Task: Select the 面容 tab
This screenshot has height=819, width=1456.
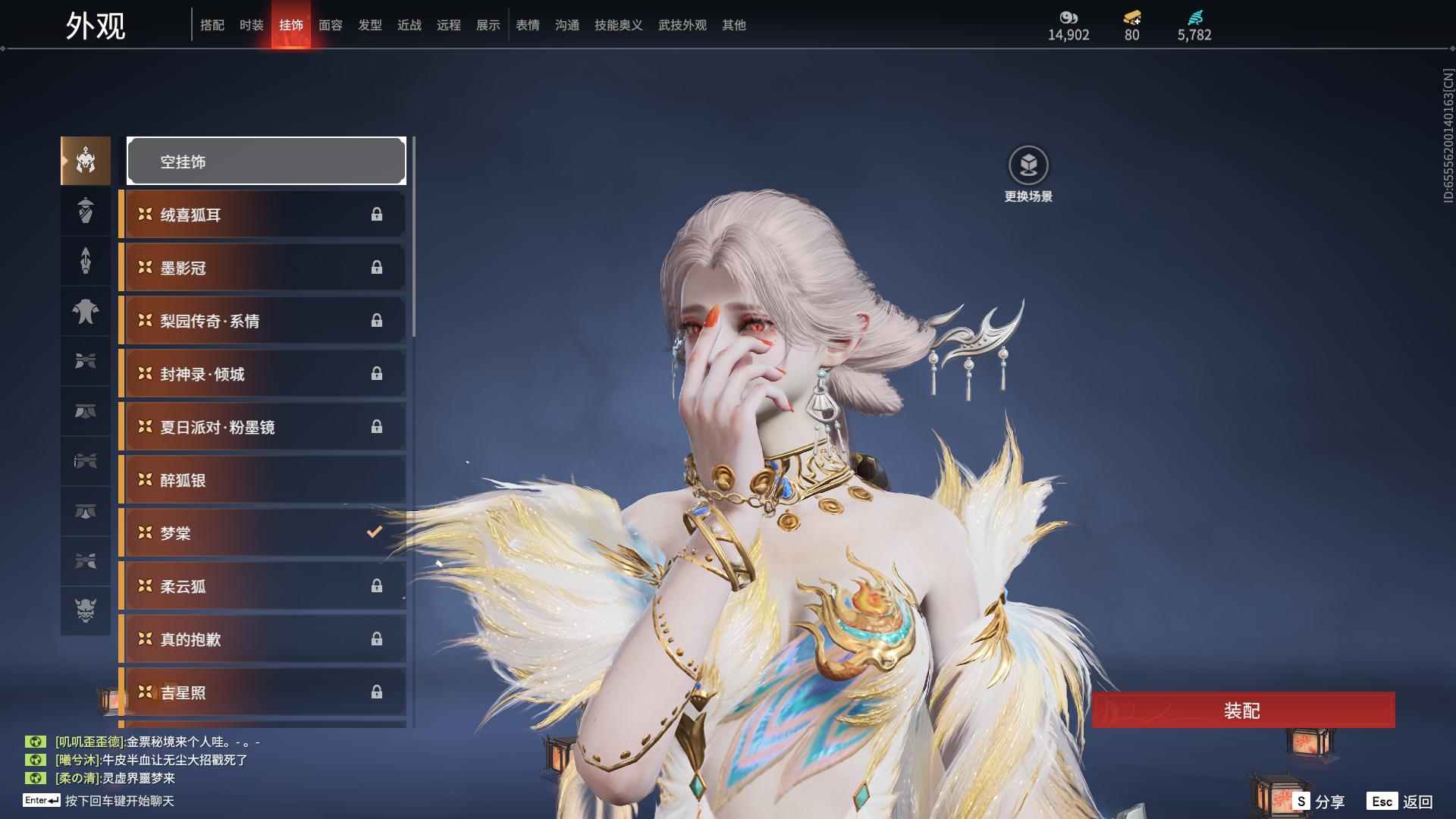Action: [330, 25]
